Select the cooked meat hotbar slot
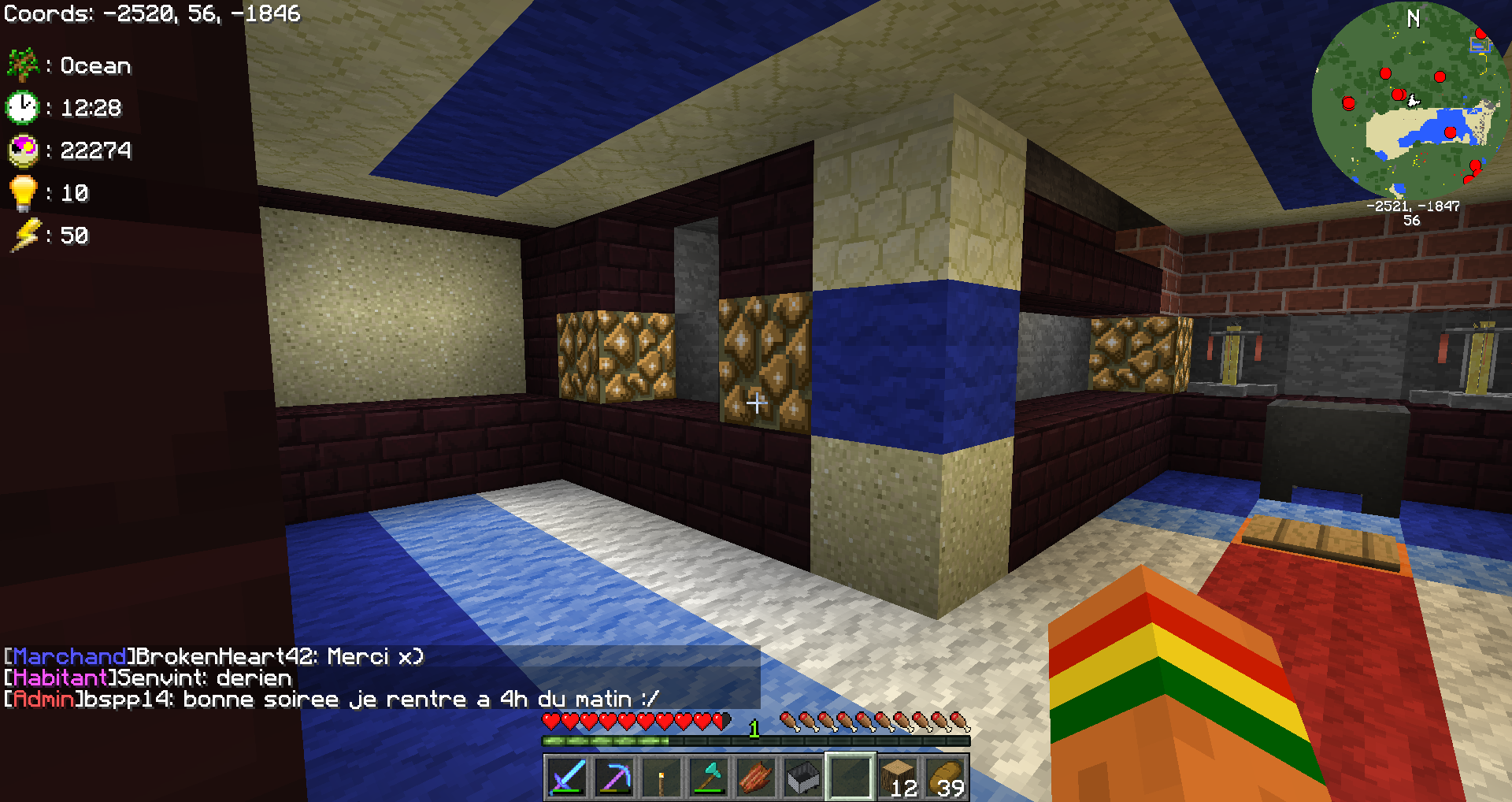The width and height of the screenshot is (1512, 802). pyautogui.click(x=756, y=777)
